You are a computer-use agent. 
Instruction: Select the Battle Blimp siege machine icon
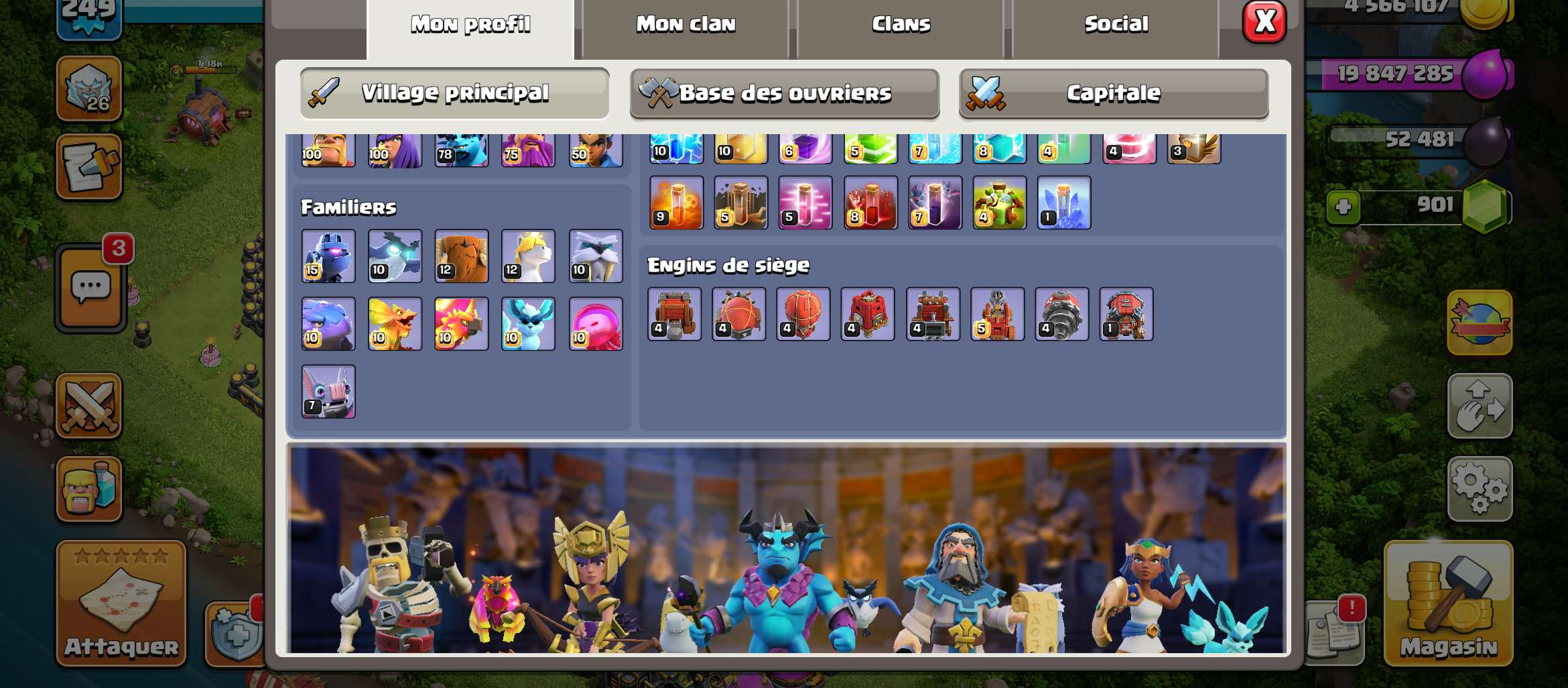tap(738, 315)
